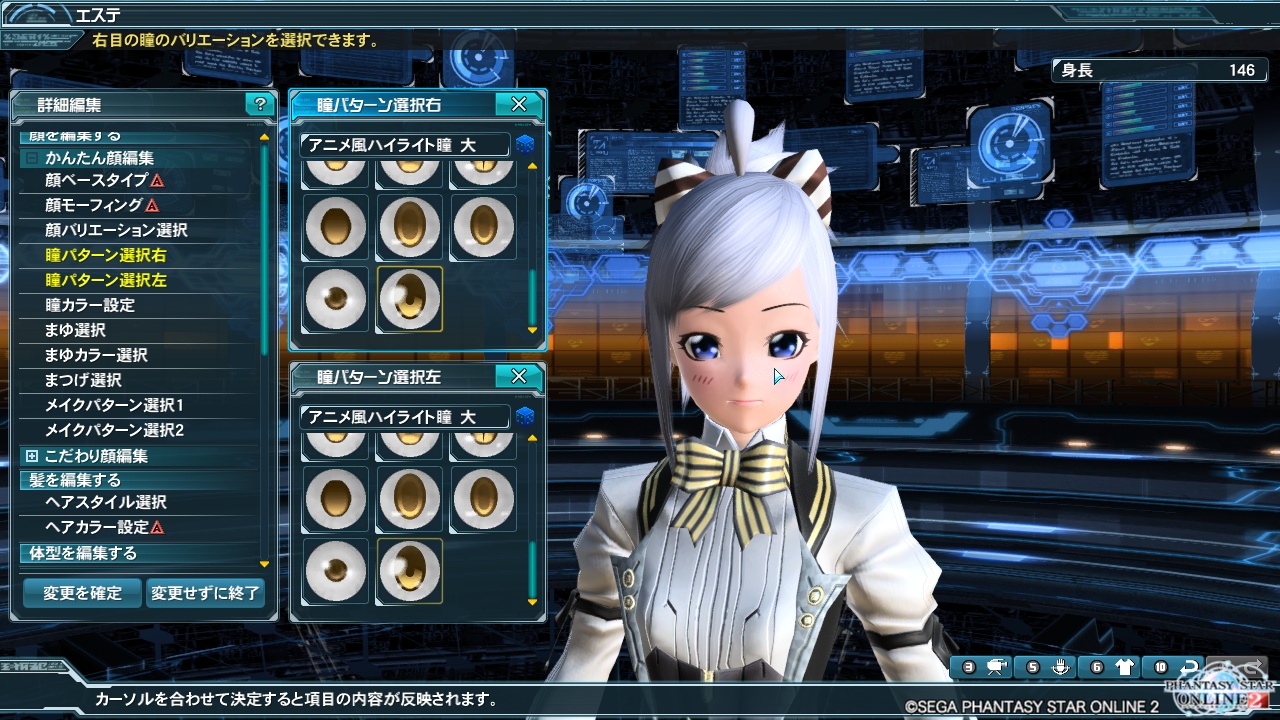Open 顔モーフィング entry
1280x720 pixels.
click(x=94, y=205)
